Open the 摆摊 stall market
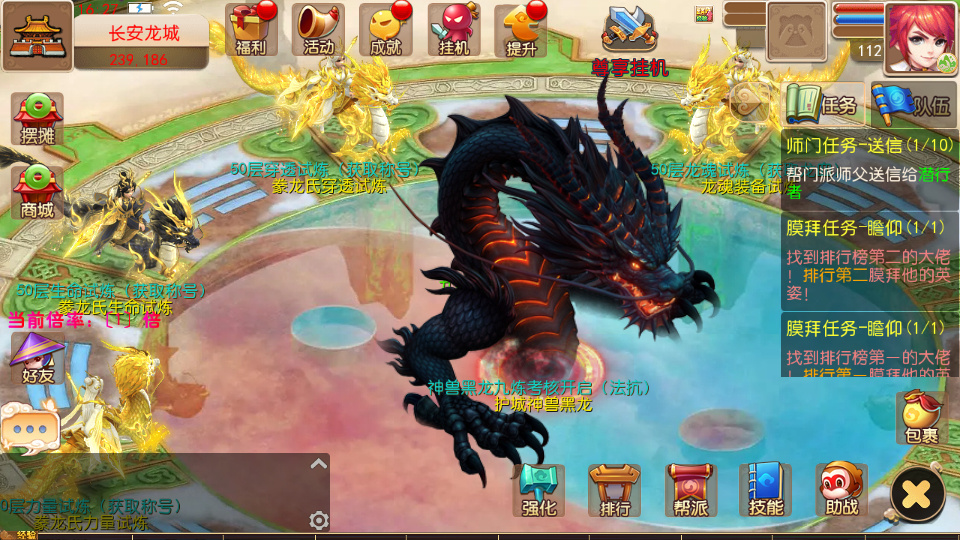This screenshot has width=960, height=540. (38, 119)
